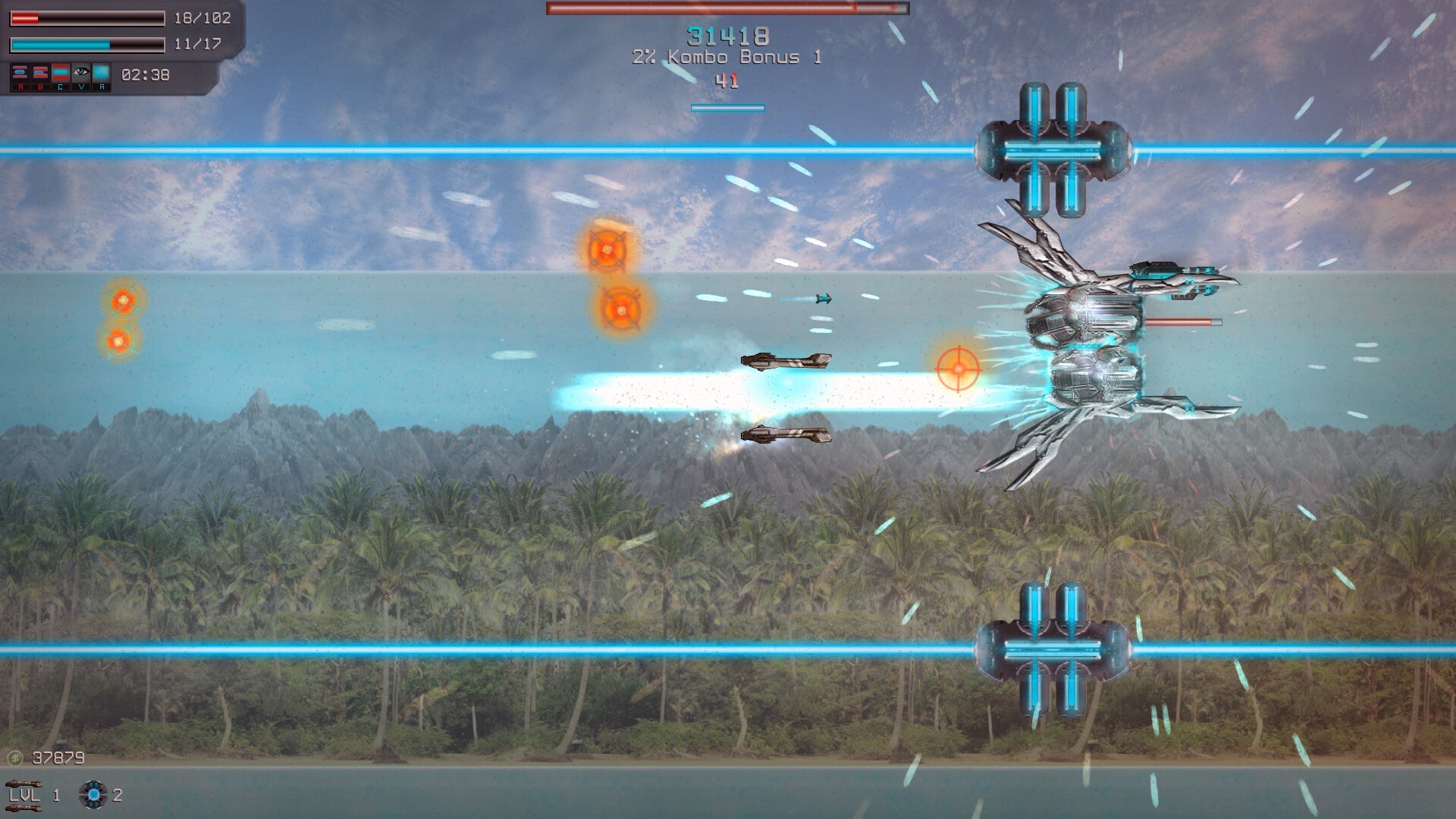Viewport: 1456px width, 819px height.
Task: Click the credits total 37879
Action: pos(58,758)
